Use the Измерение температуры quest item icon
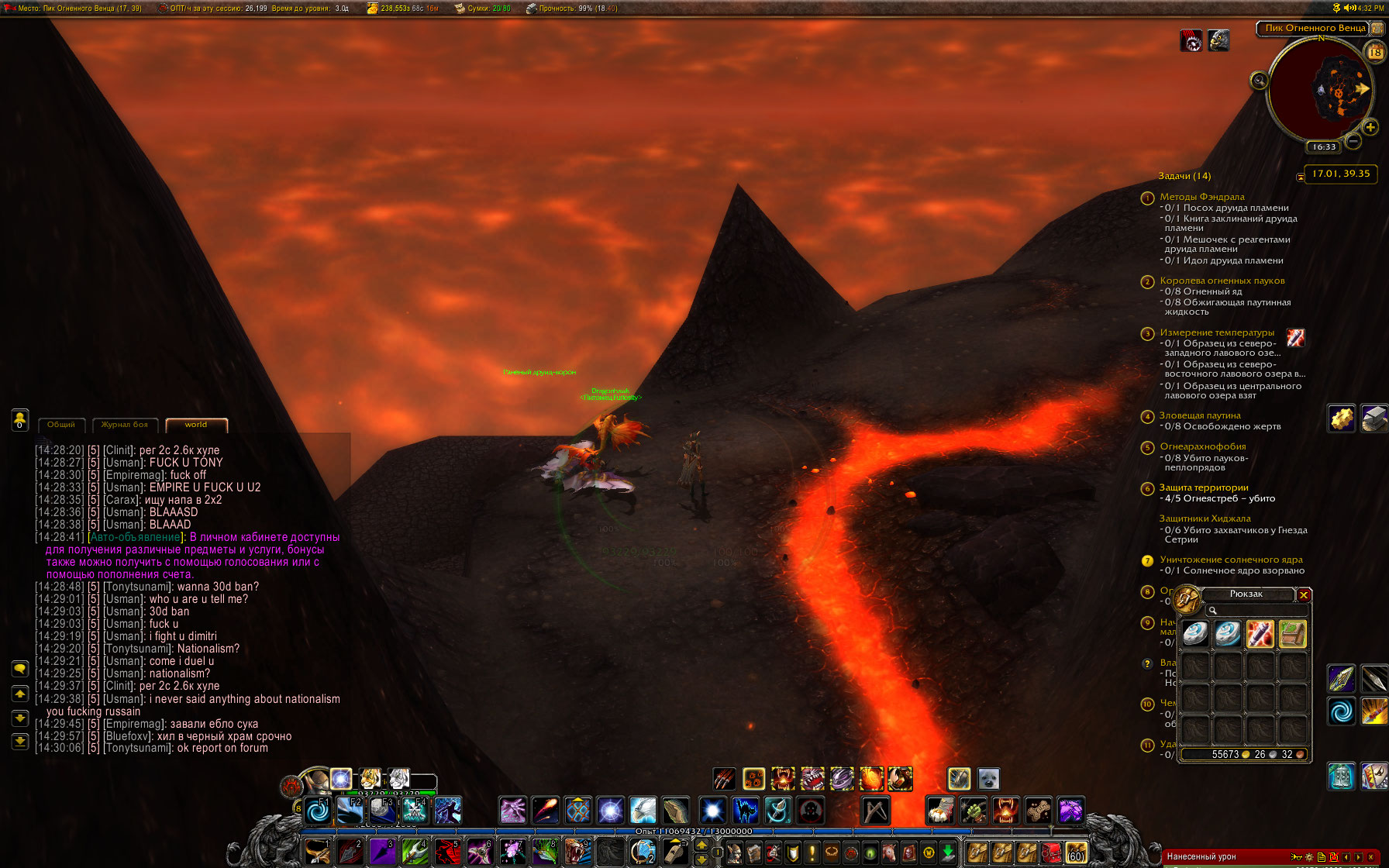Screen dimensions: 1389x868 click(1295, 337)
